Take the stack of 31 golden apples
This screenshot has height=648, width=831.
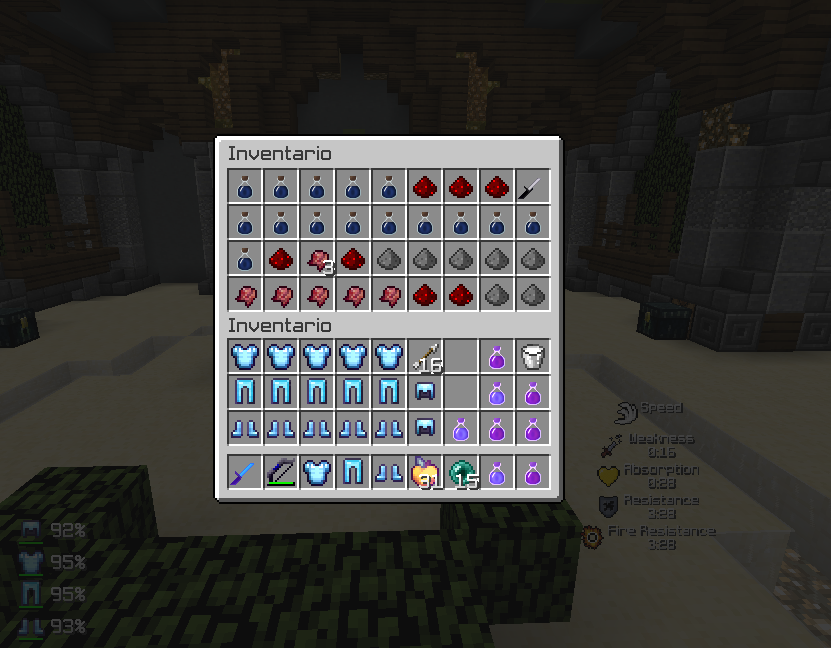(x=425, y=472)
